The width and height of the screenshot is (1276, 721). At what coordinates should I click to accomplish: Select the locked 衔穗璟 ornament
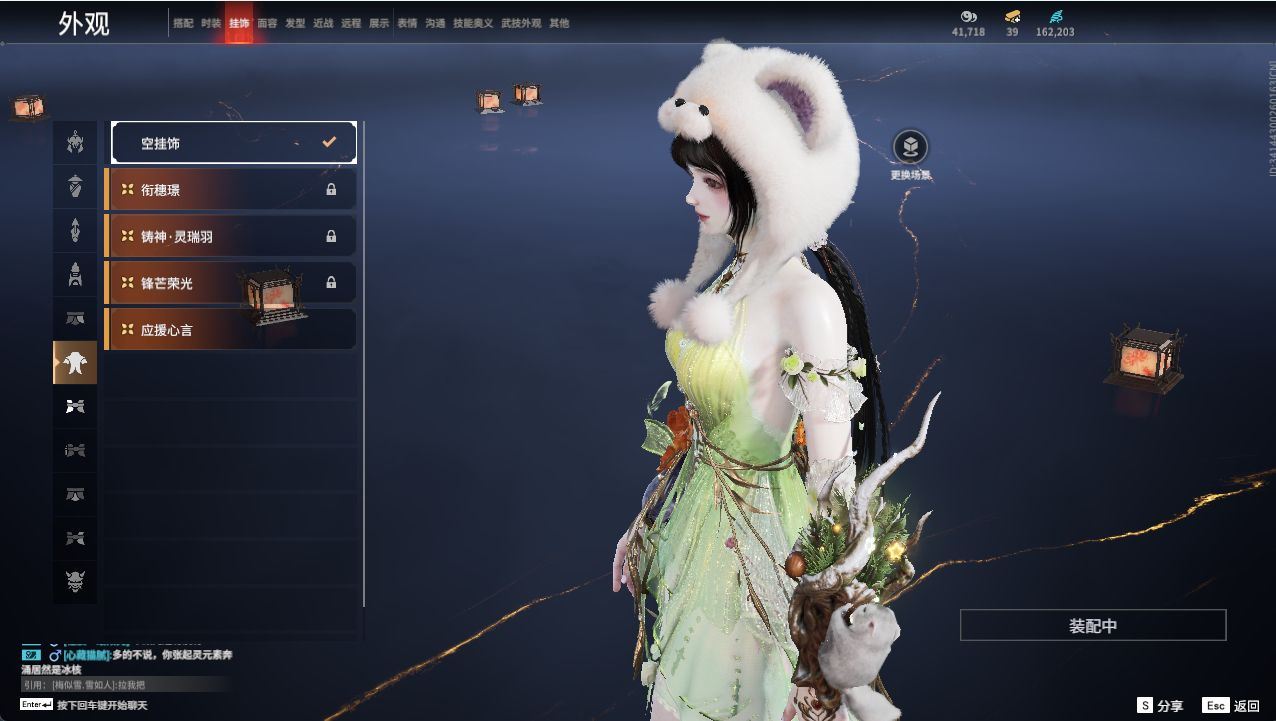point(231,190)
